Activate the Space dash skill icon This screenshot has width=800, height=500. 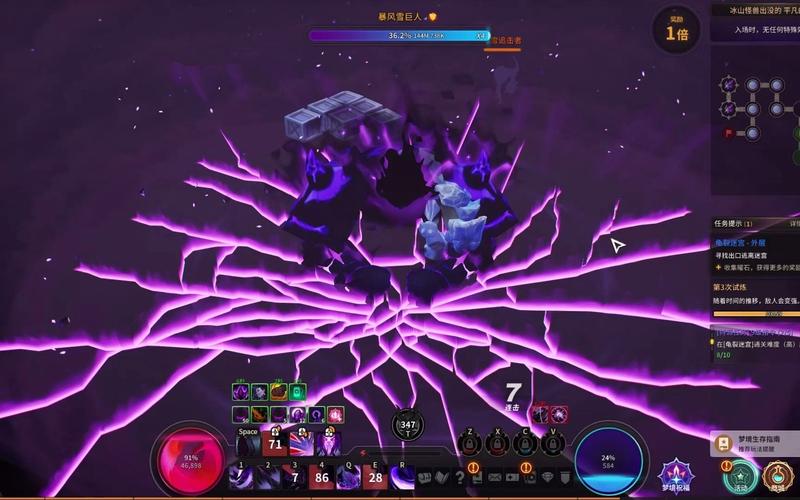[248, 444]
